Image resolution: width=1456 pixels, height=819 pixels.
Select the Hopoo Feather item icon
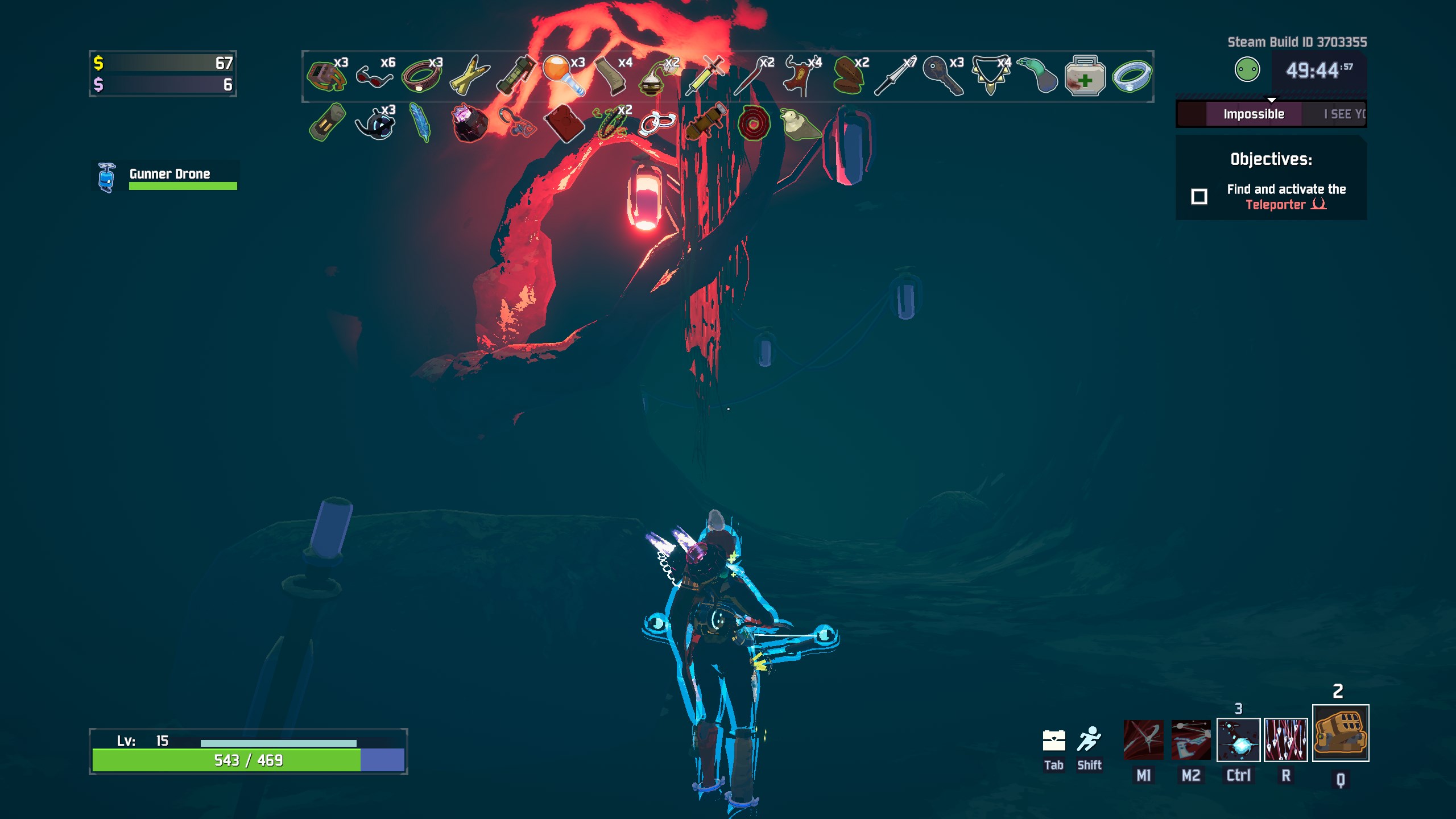pos(419,124)
